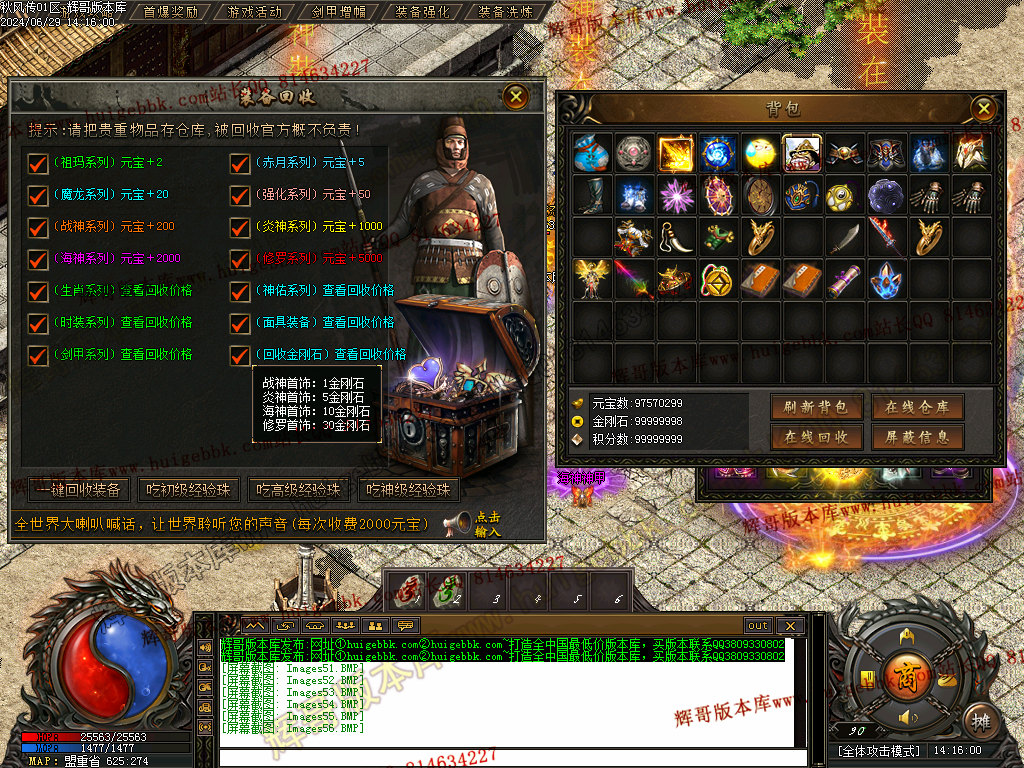This screenshot has height=768, width=1024.
Task: Use 吃初级经验珠 button
Action: point(189,490)
